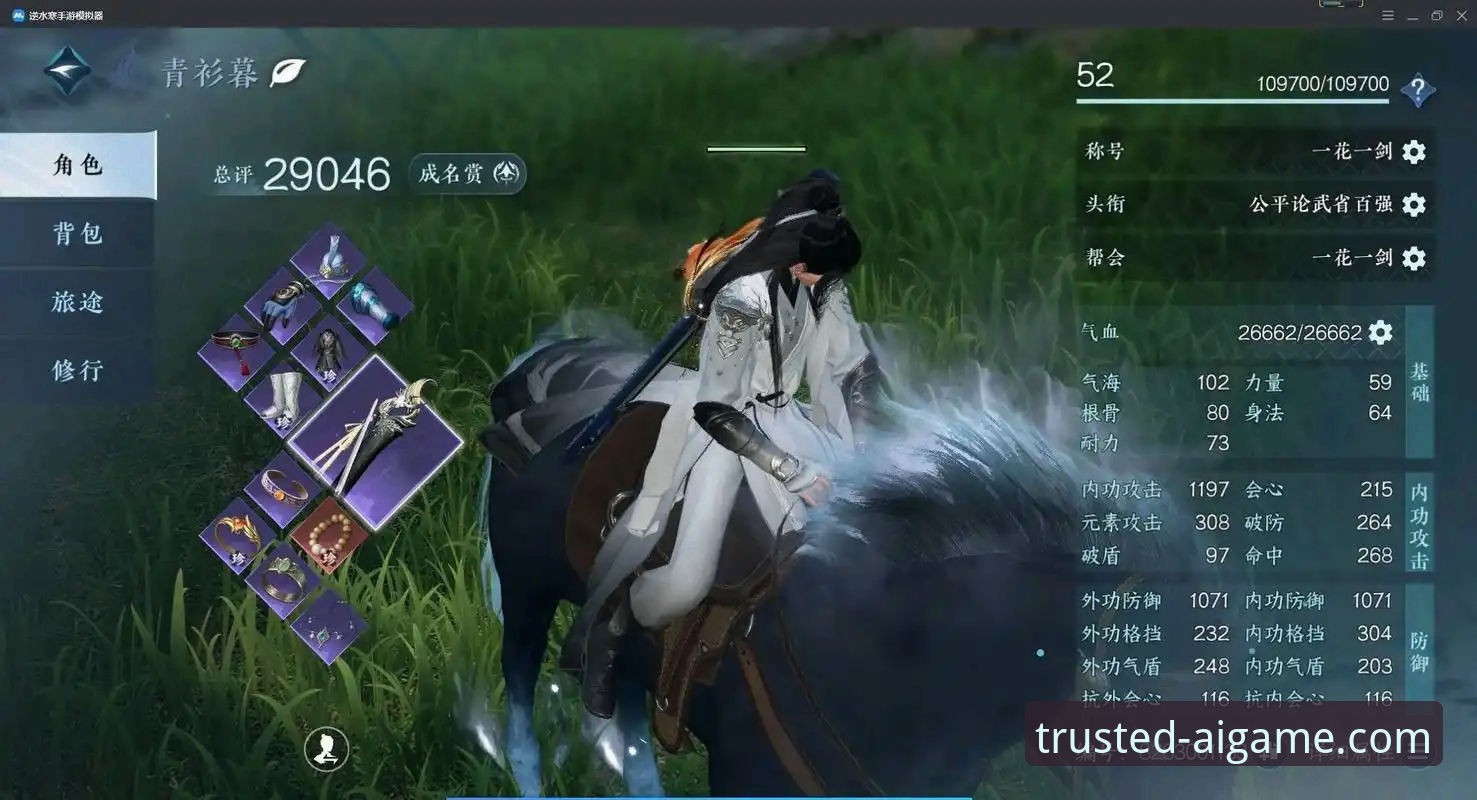Switch to the 背包 backpack tab

point(77,233)
